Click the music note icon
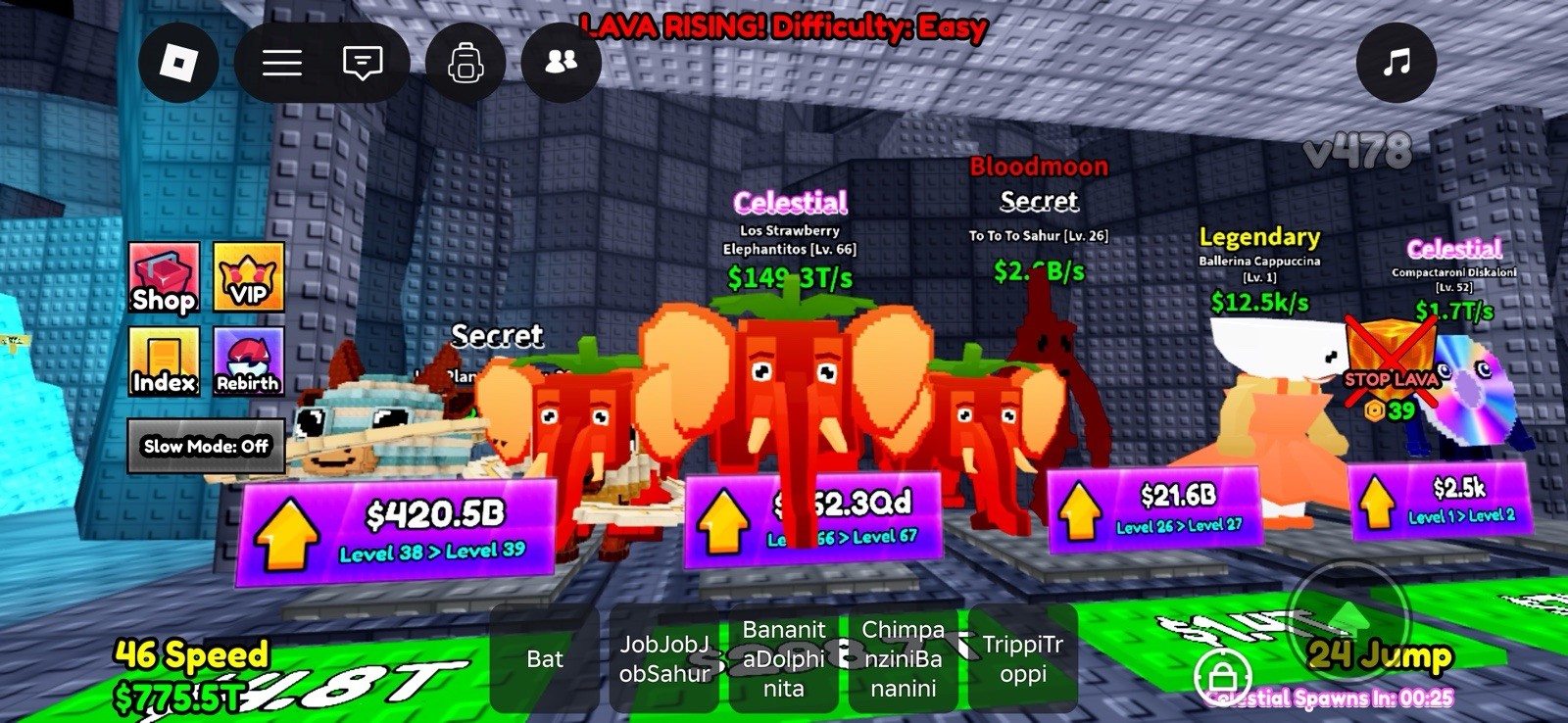This screenshot has width=1568, height=723. 1396,62
